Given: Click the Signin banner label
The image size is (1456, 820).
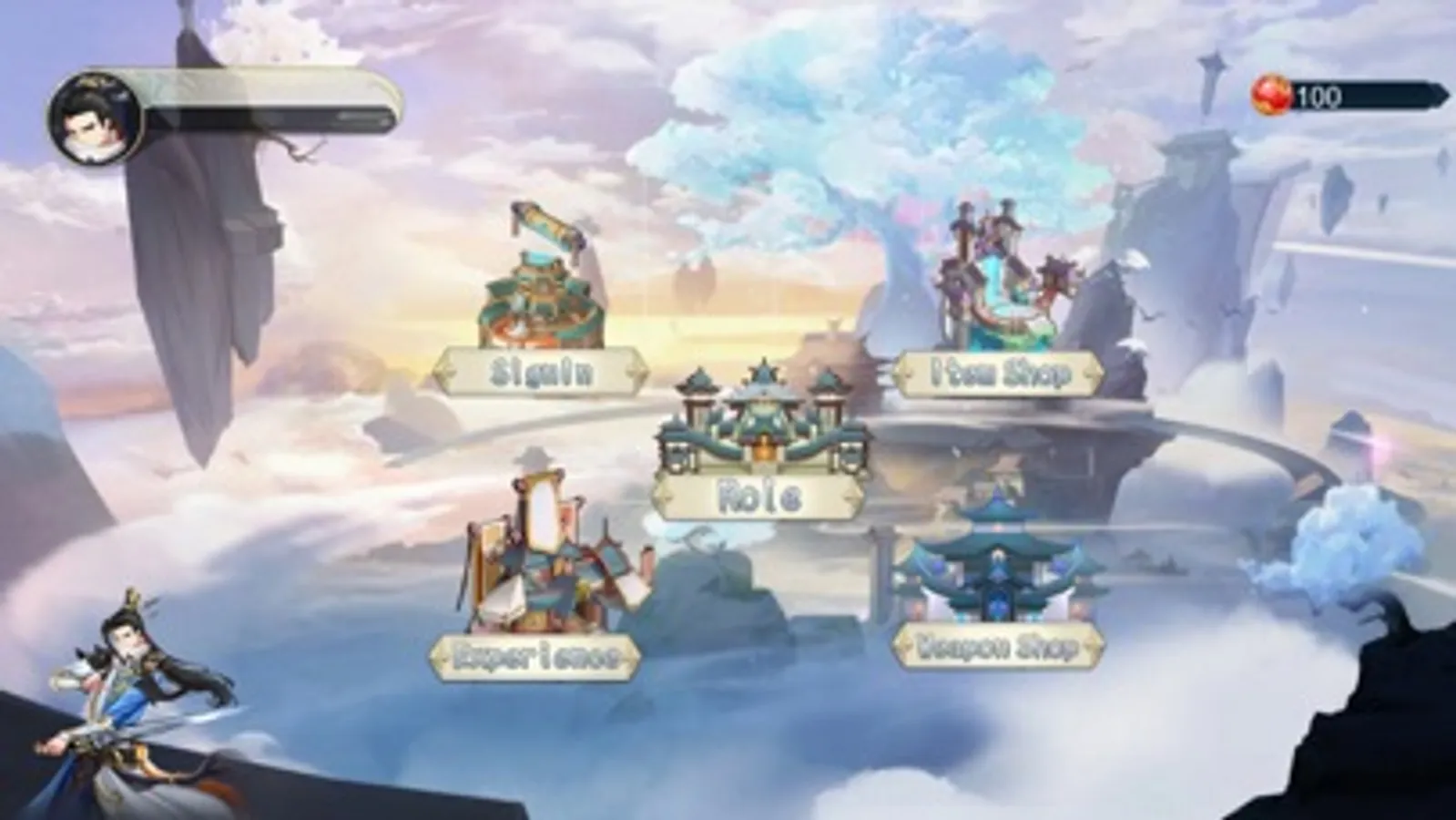Looking at the screenshot, I should (x=539, y=370).
